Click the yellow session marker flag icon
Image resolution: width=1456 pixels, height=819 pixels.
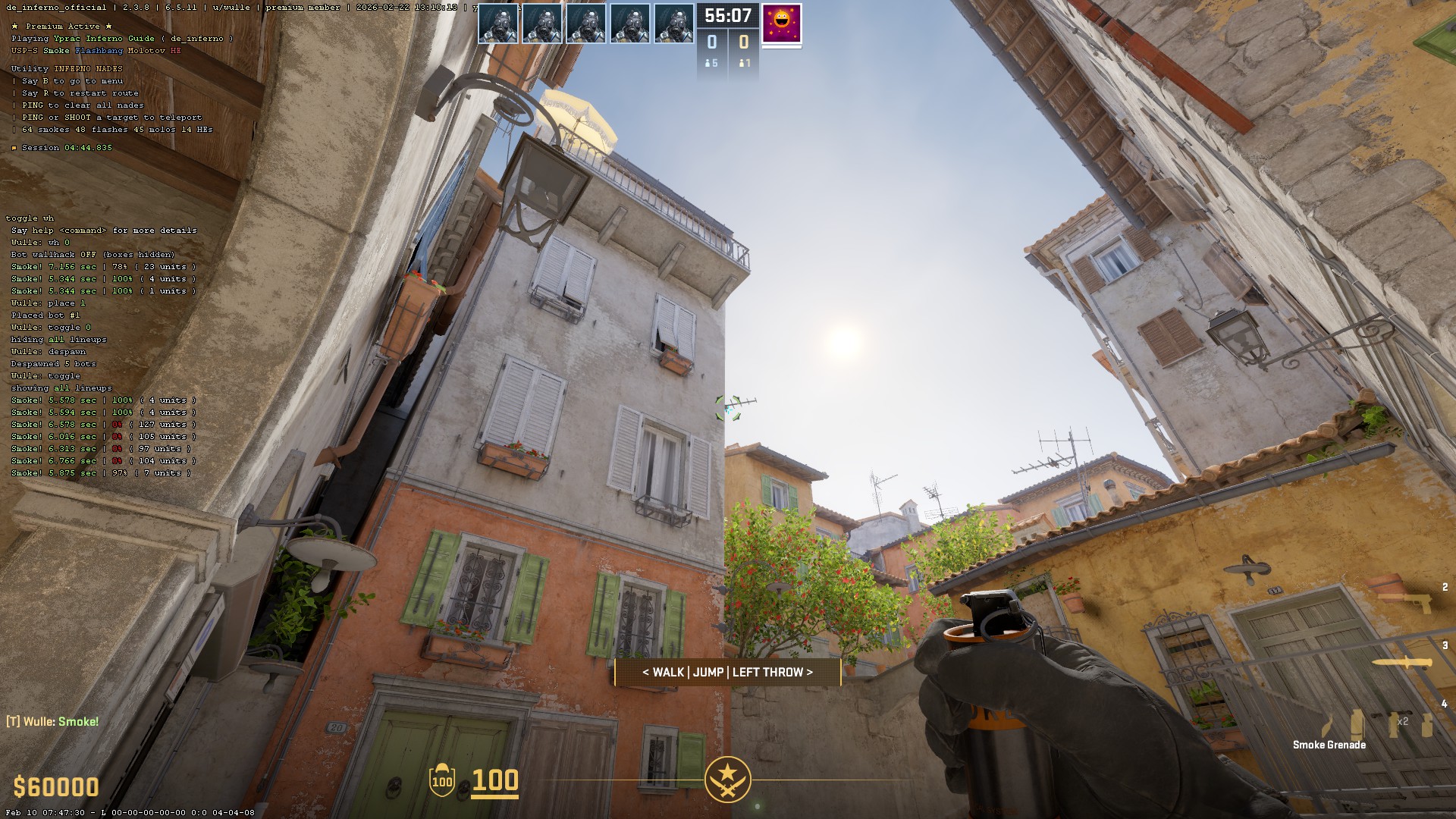[14, 147]
